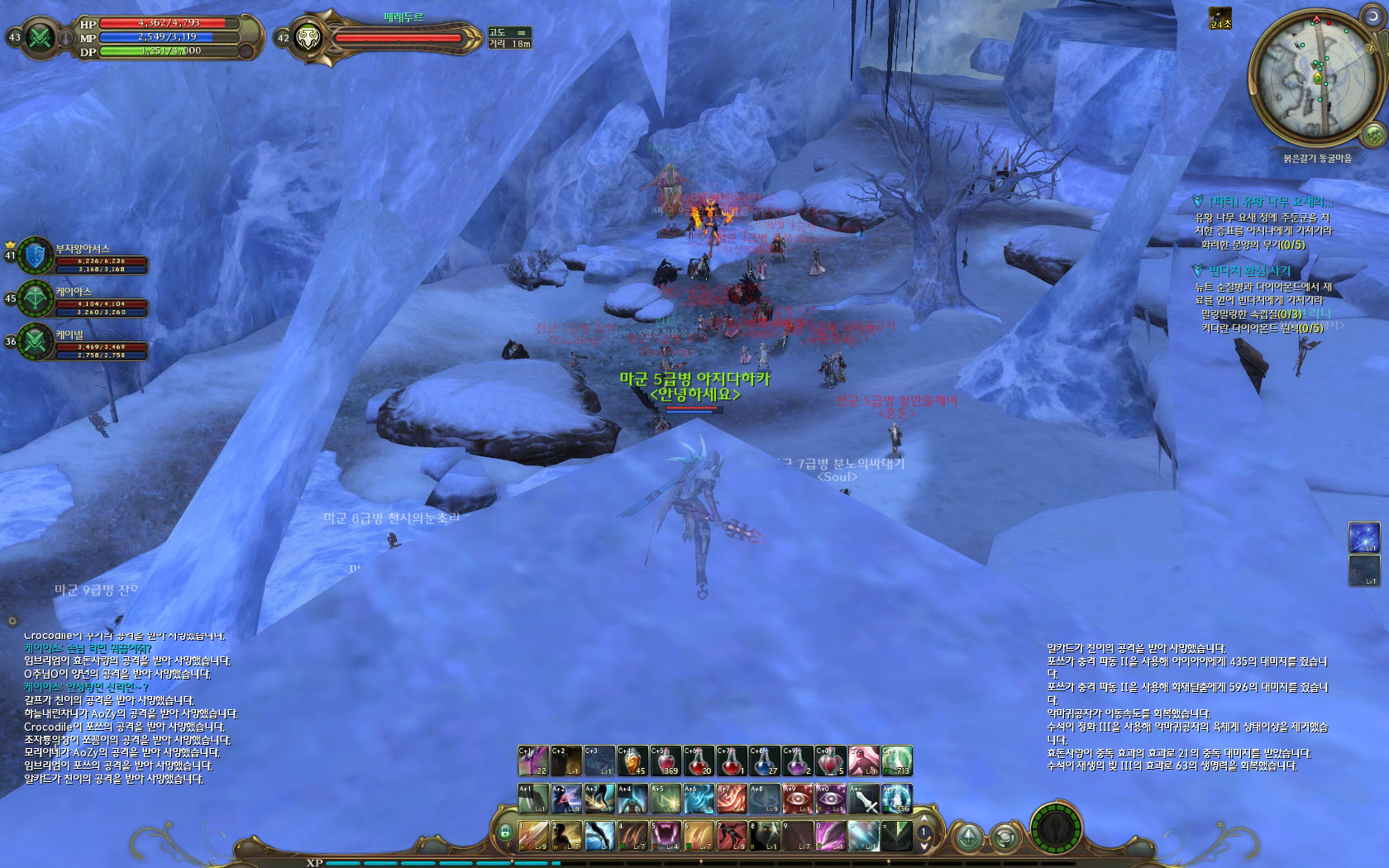Select party leader 부자왕아서스 portrait
Viewport: 1389px width, 868px height.
coord(36,255)
